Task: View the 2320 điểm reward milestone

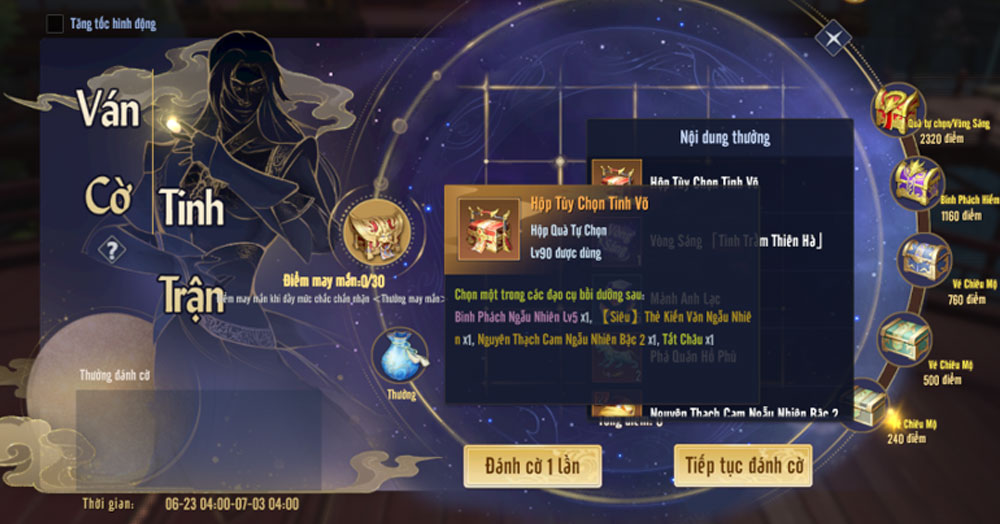Action: [897, 109]
